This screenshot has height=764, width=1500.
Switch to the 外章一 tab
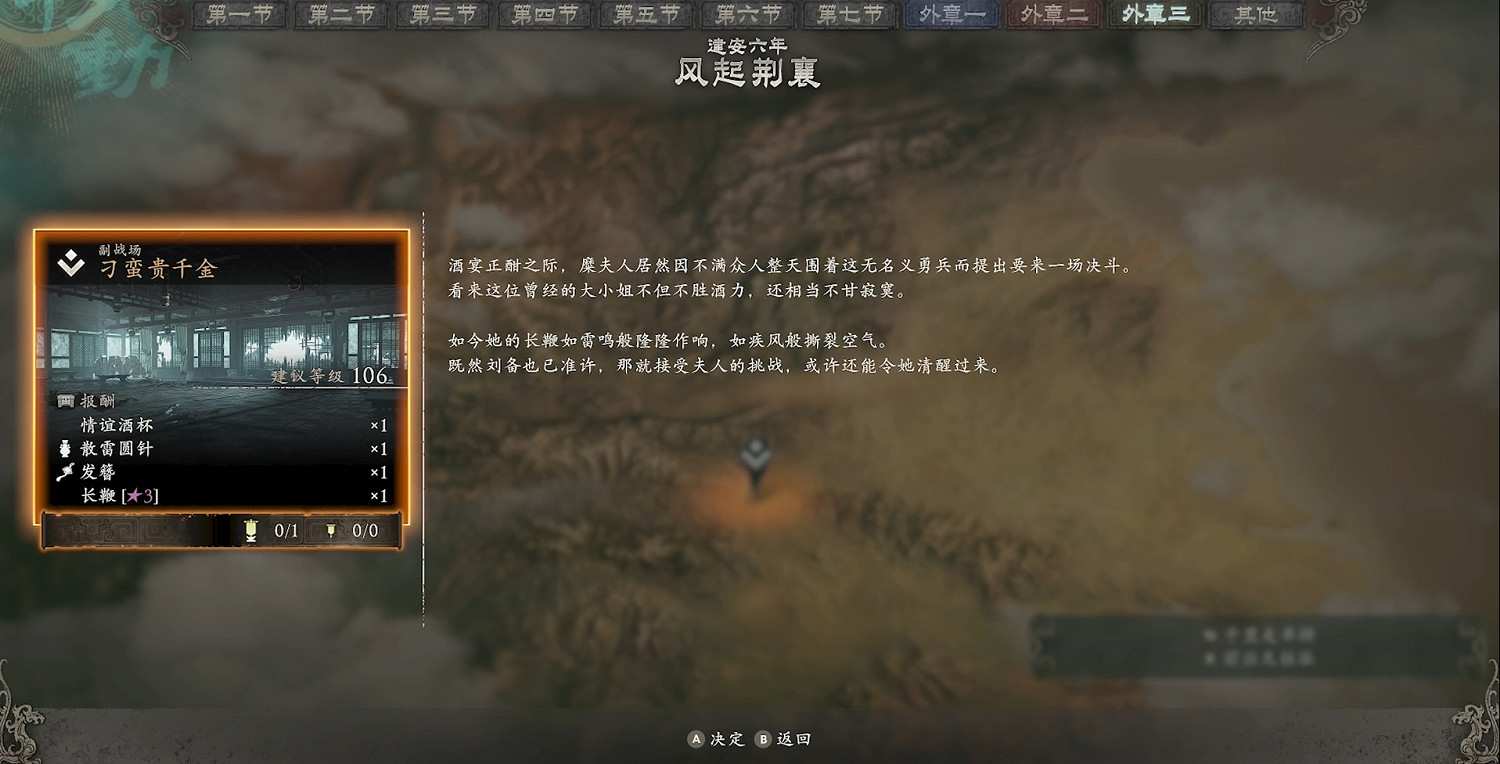(950, 15)
